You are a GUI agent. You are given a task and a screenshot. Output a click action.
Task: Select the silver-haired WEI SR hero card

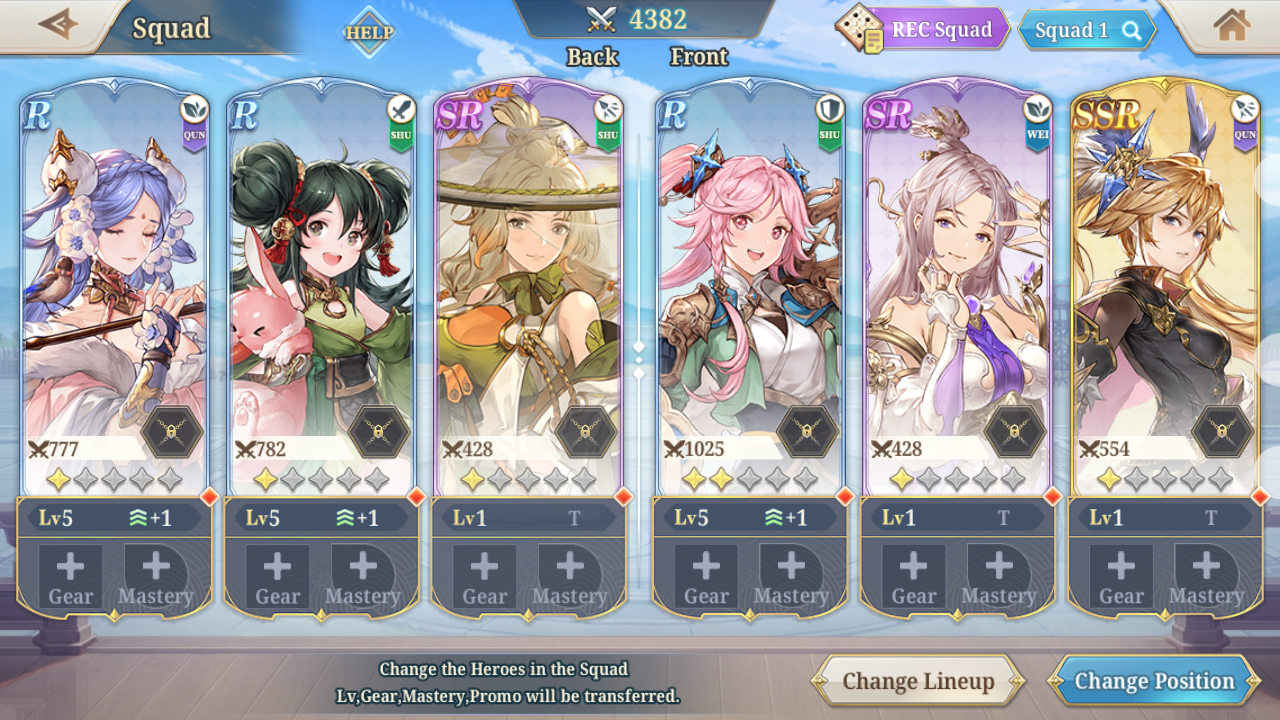coord(957,280)
